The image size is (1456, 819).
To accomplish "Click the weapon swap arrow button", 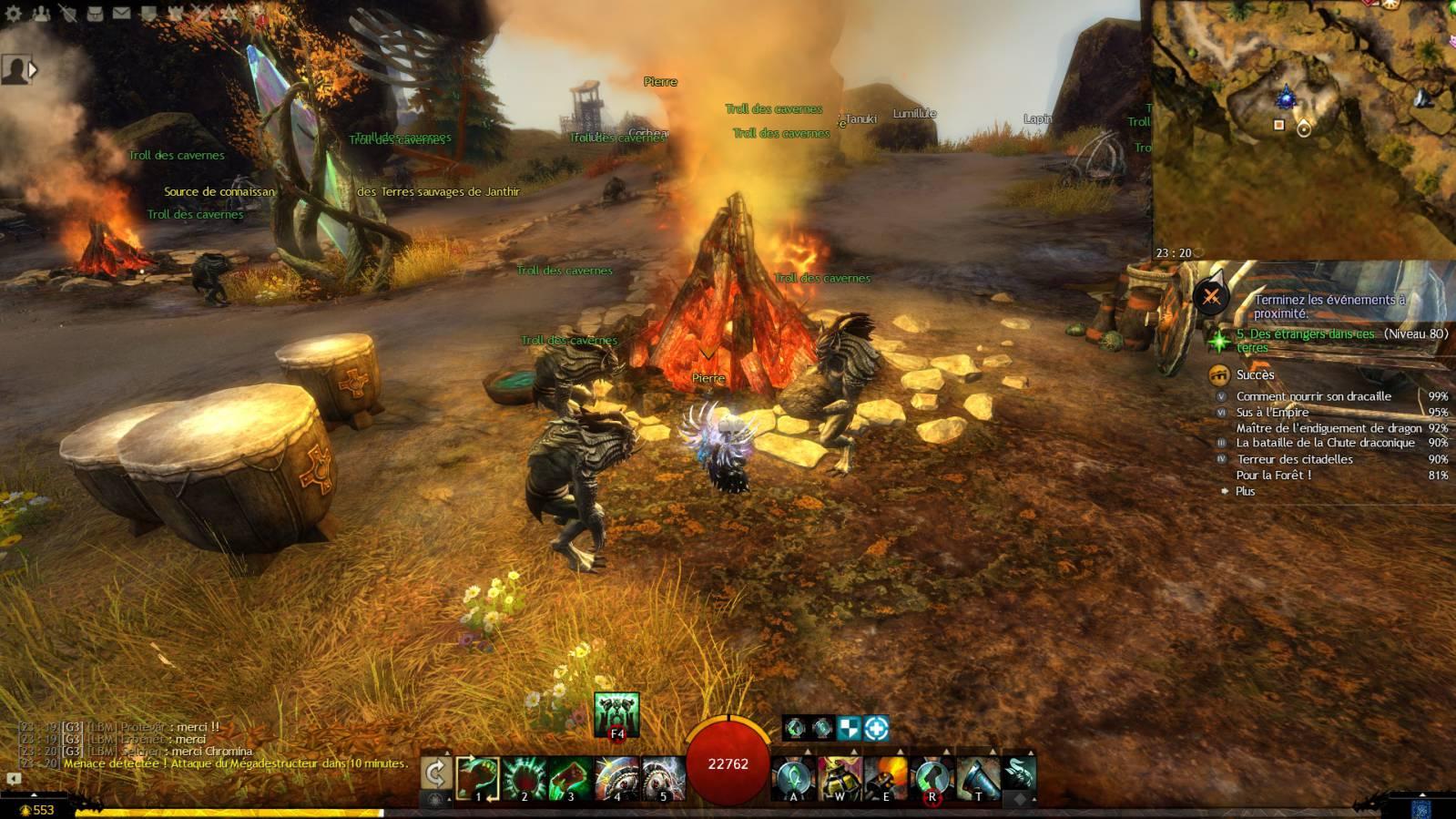I will point(436,774).
